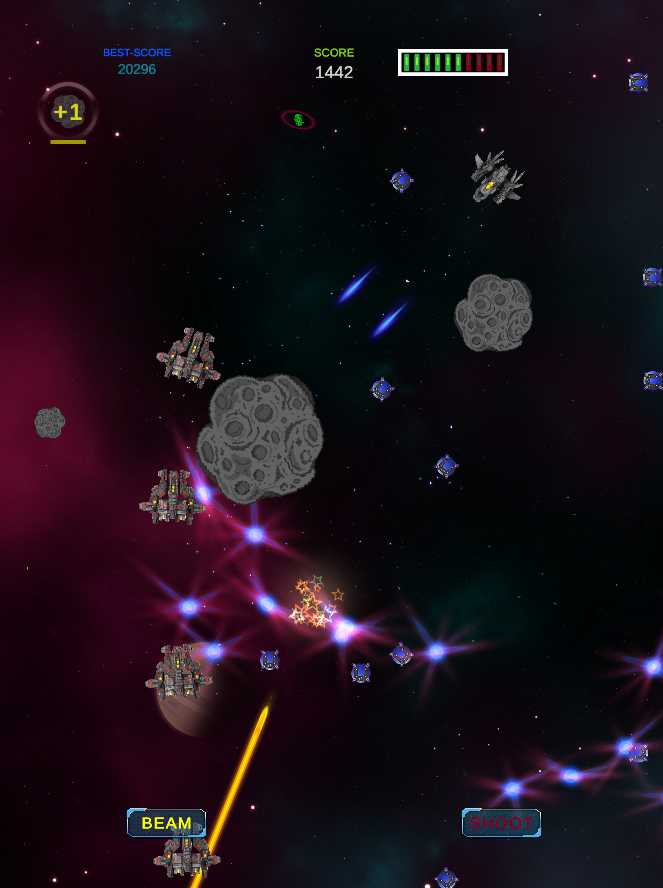Fire the BEAM weapon button

[x=166, y=823]
